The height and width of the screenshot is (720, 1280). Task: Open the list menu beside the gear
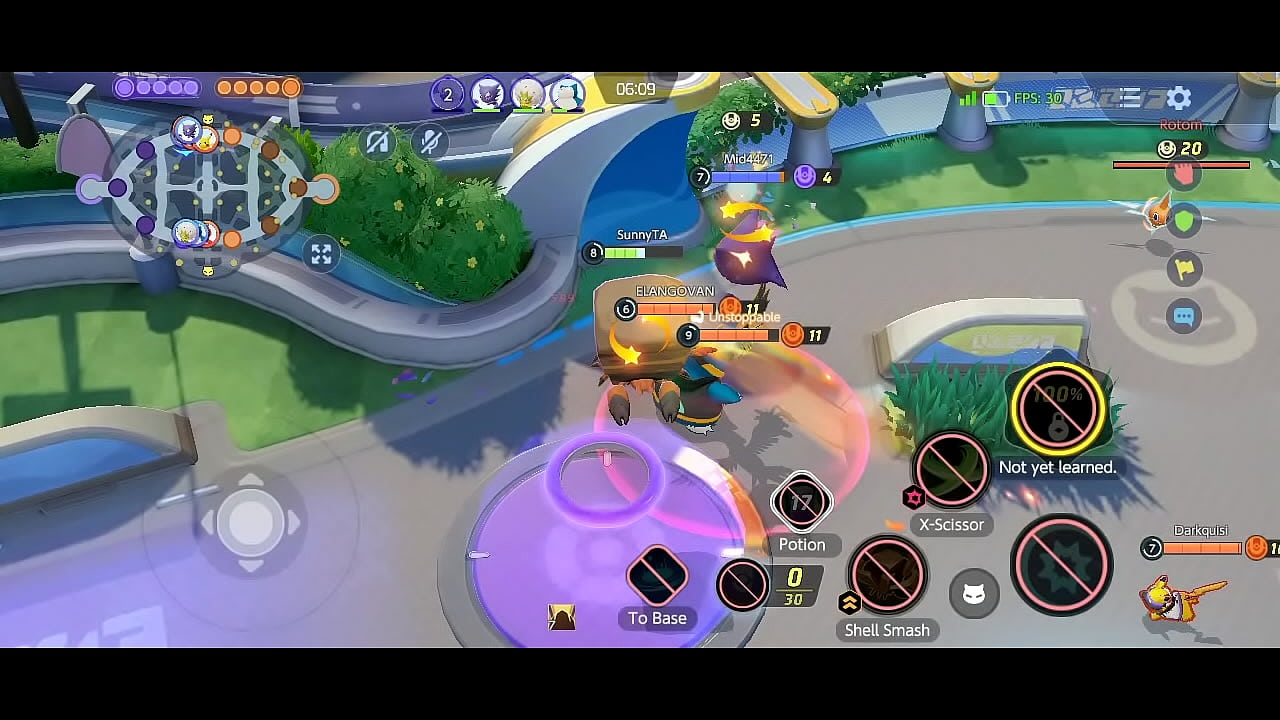click(x=1131, y=98)
